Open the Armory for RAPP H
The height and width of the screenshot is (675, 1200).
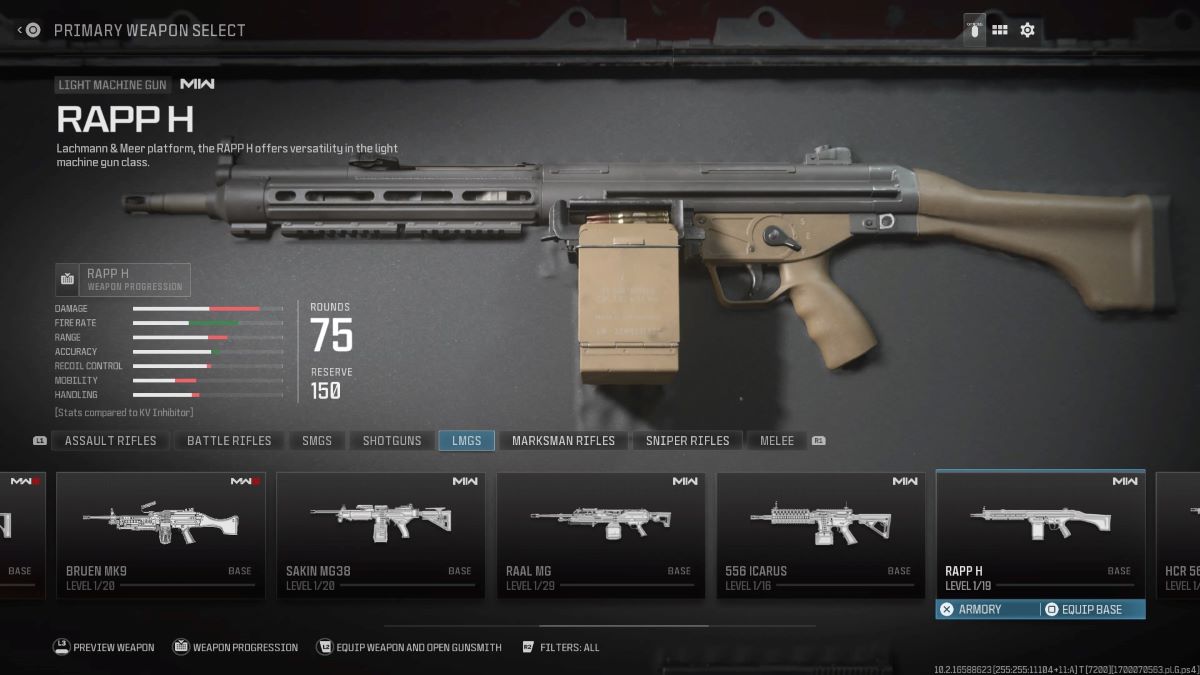click(986, 609)
